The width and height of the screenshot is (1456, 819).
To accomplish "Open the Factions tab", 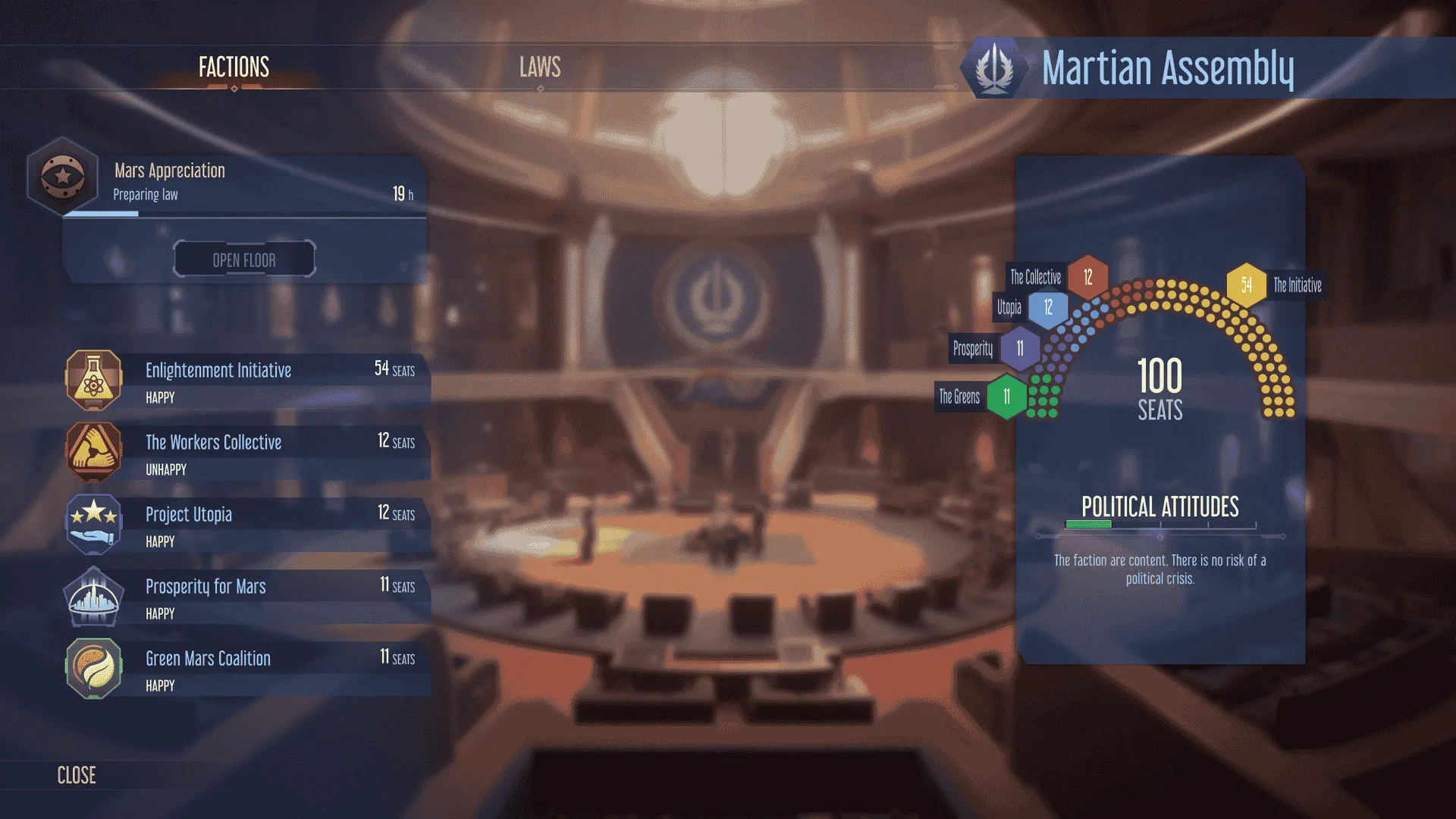I will point(233,68).
